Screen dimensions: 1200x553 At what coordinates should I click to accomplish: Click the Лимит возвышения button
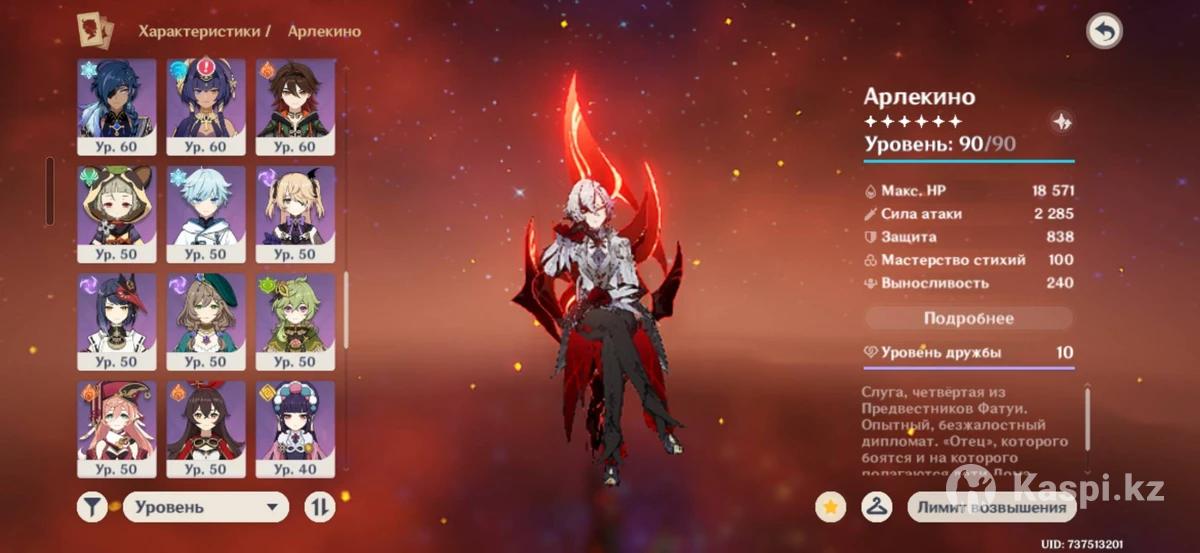[990, 507]
